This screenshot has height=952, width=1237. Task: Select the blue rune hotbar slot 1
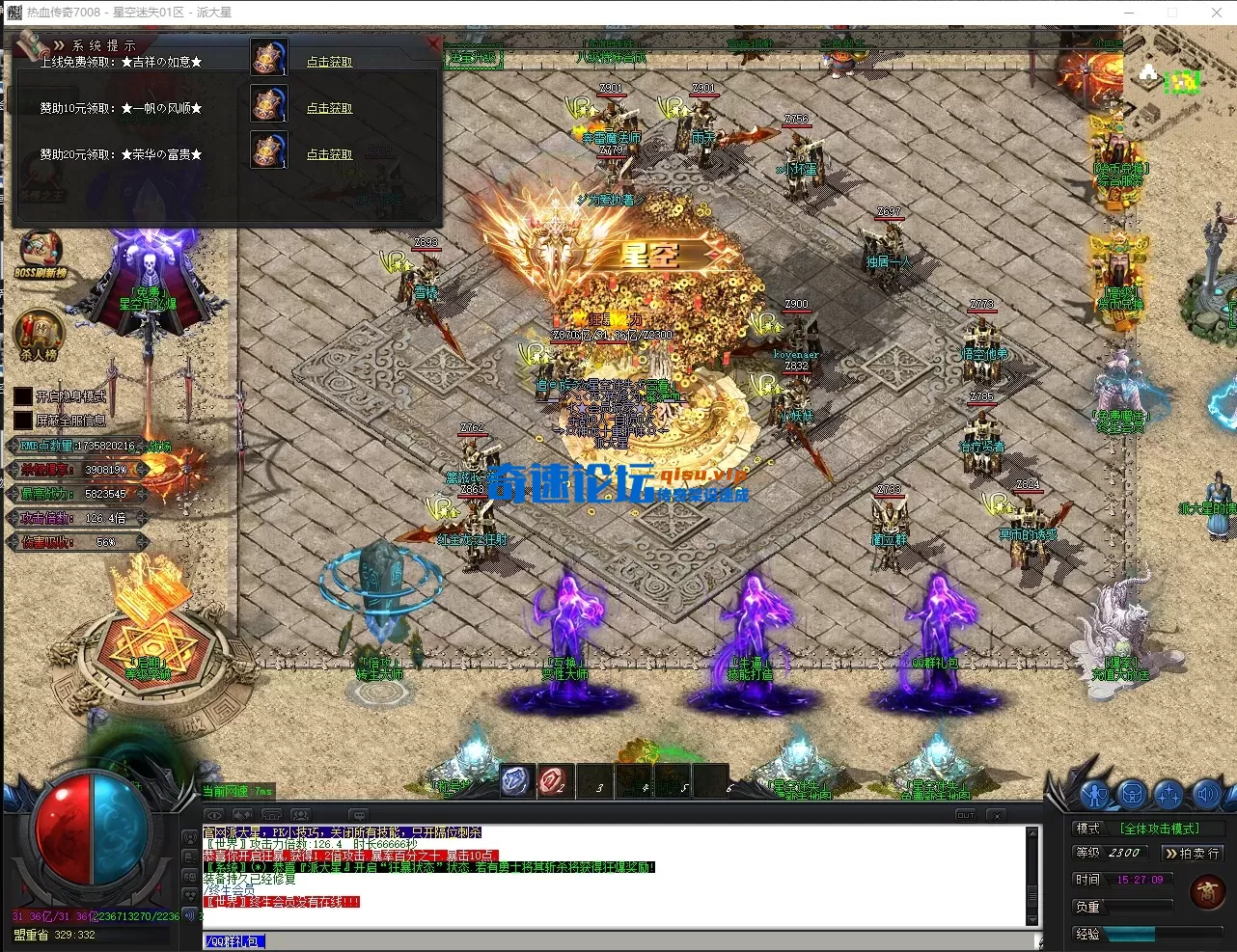(x=516, y=780)
